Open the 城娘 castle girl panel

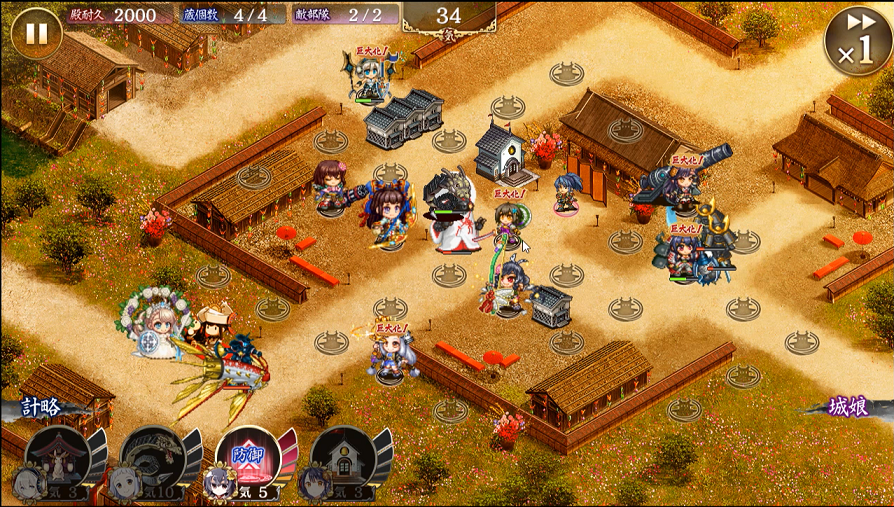pos(852,407)
